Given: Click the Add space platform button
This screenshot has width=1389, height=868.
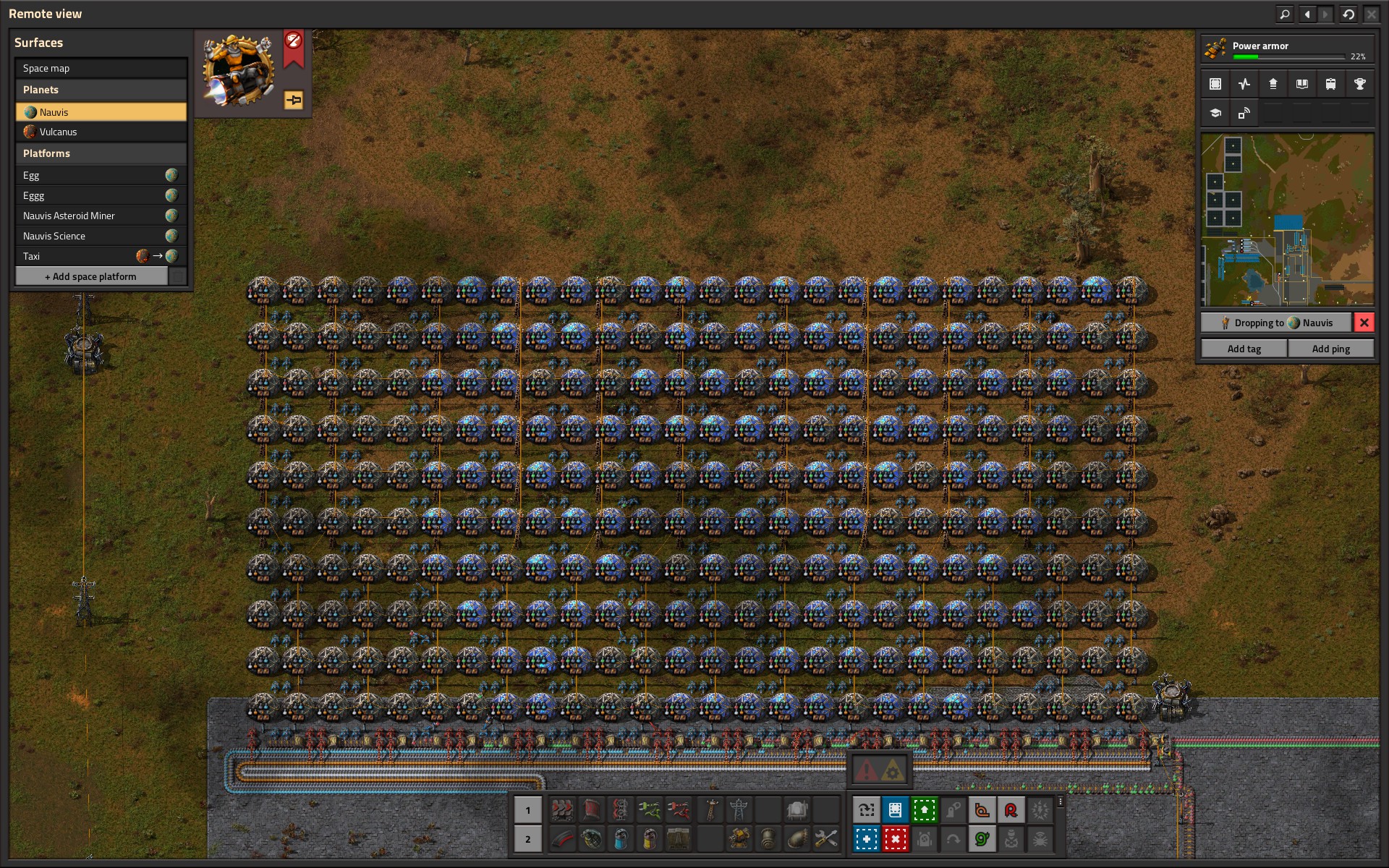Looking at the screenshot, I should coord(91,276).
